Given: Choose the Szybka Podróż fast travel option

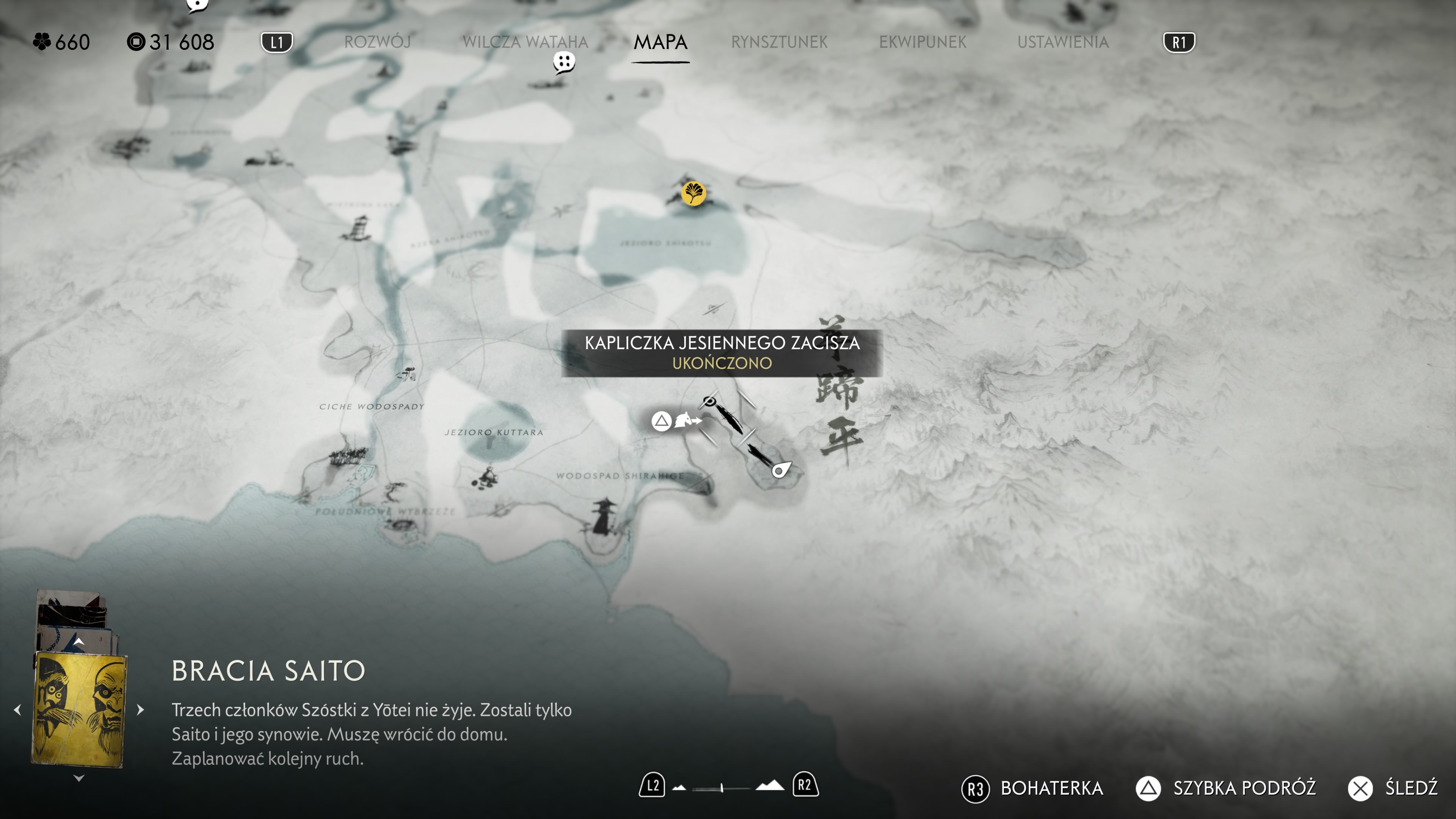Looking at the screenshot, I should click(1244, 788).
